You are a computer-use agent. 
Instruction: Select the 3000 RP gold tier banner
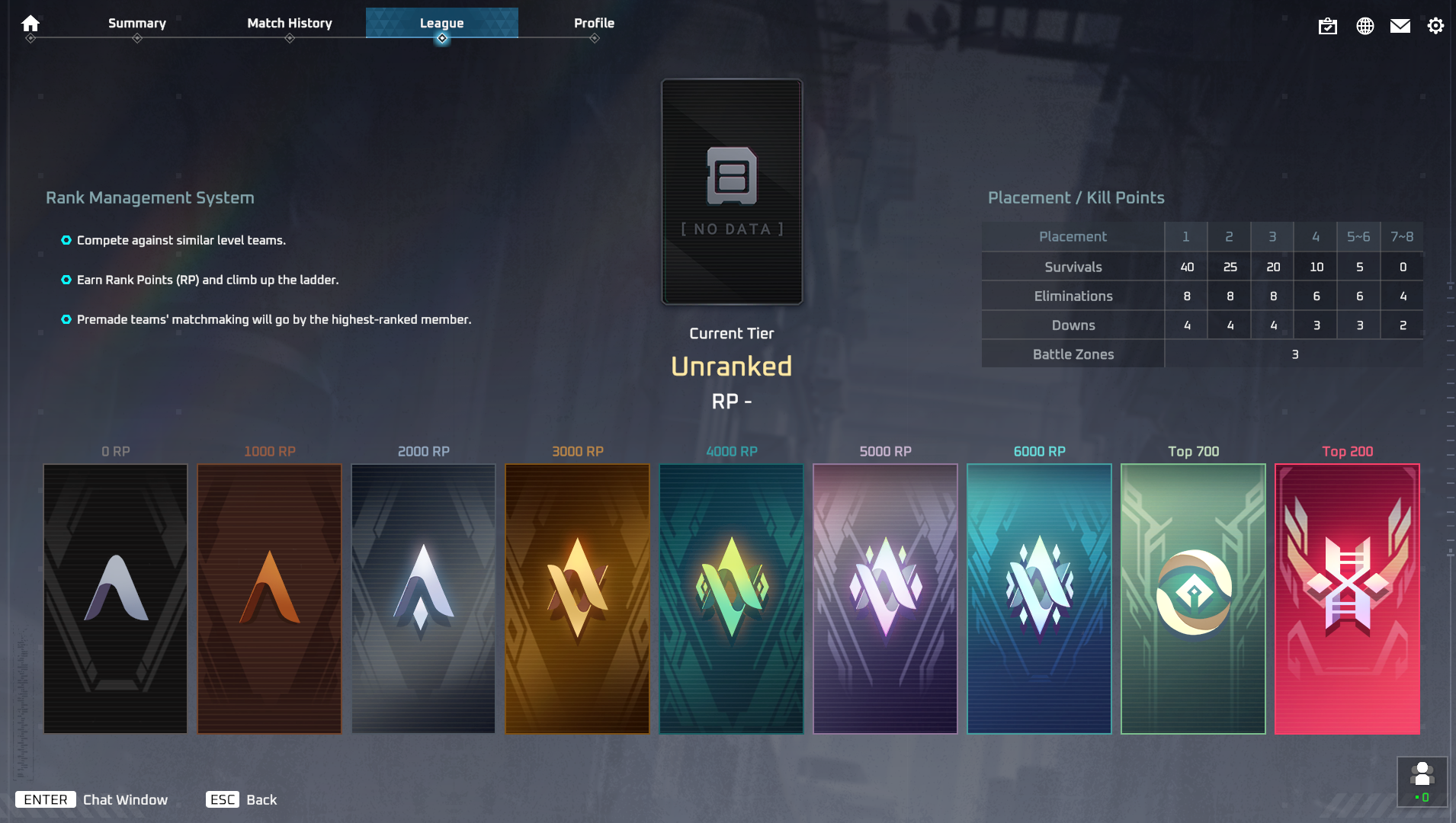coord(577,598)
